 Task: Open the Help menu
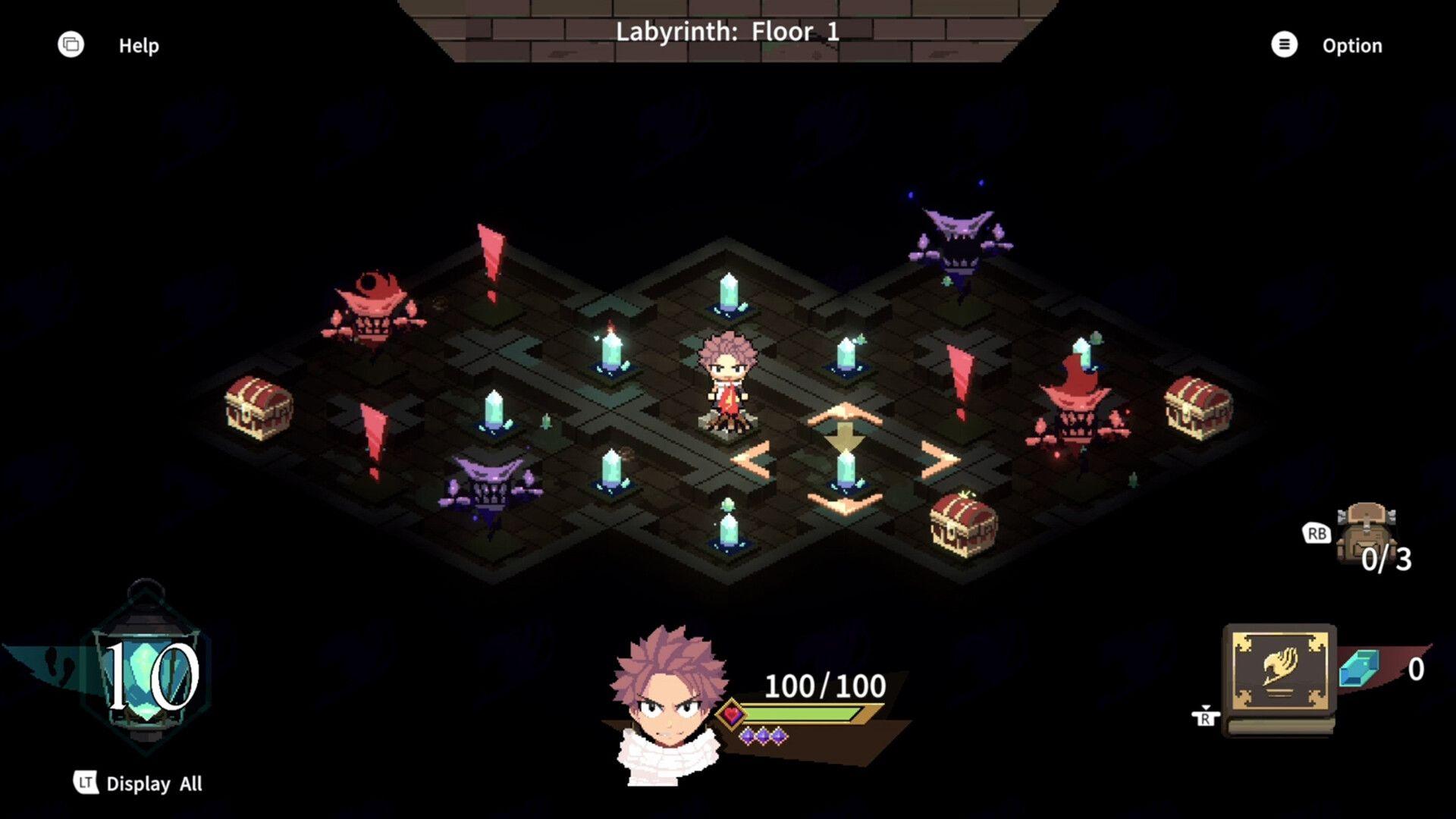(x=139, y=45)
